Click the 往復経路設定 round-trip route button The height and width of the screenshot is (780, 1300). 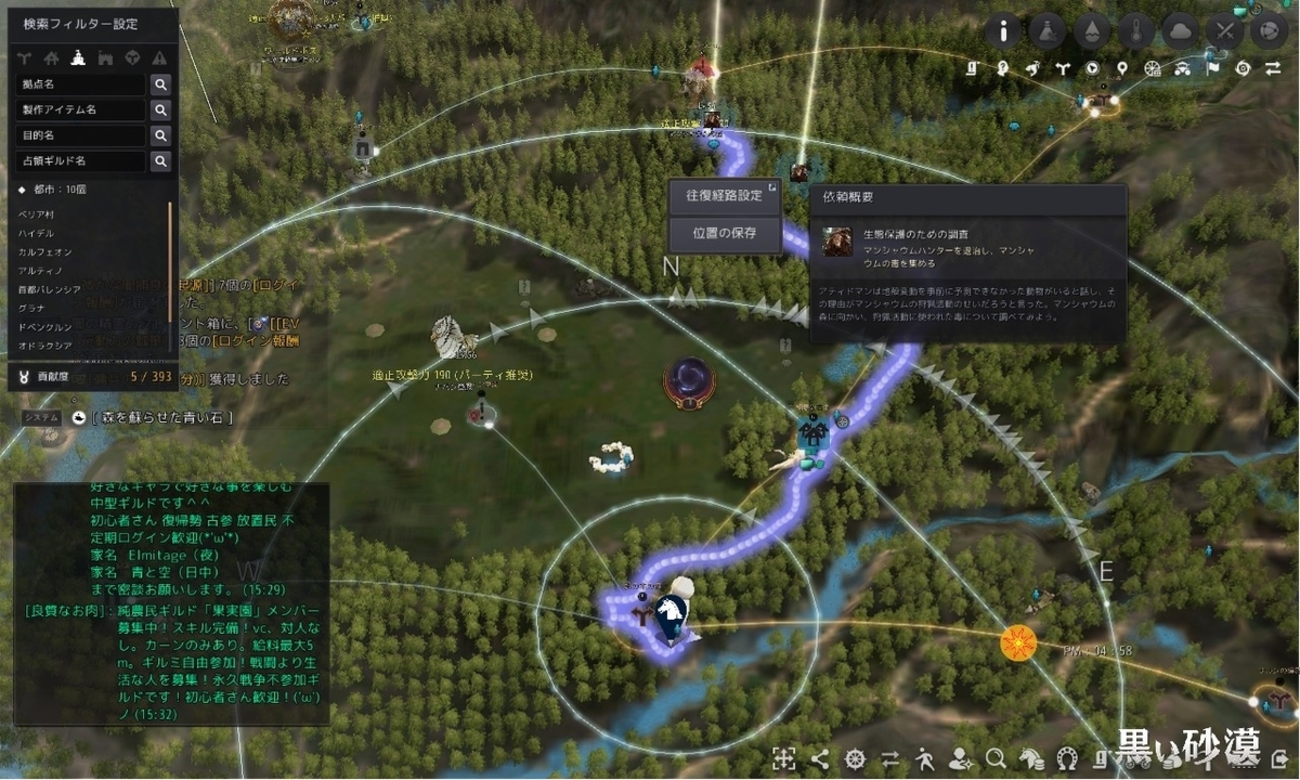point(724,195)
